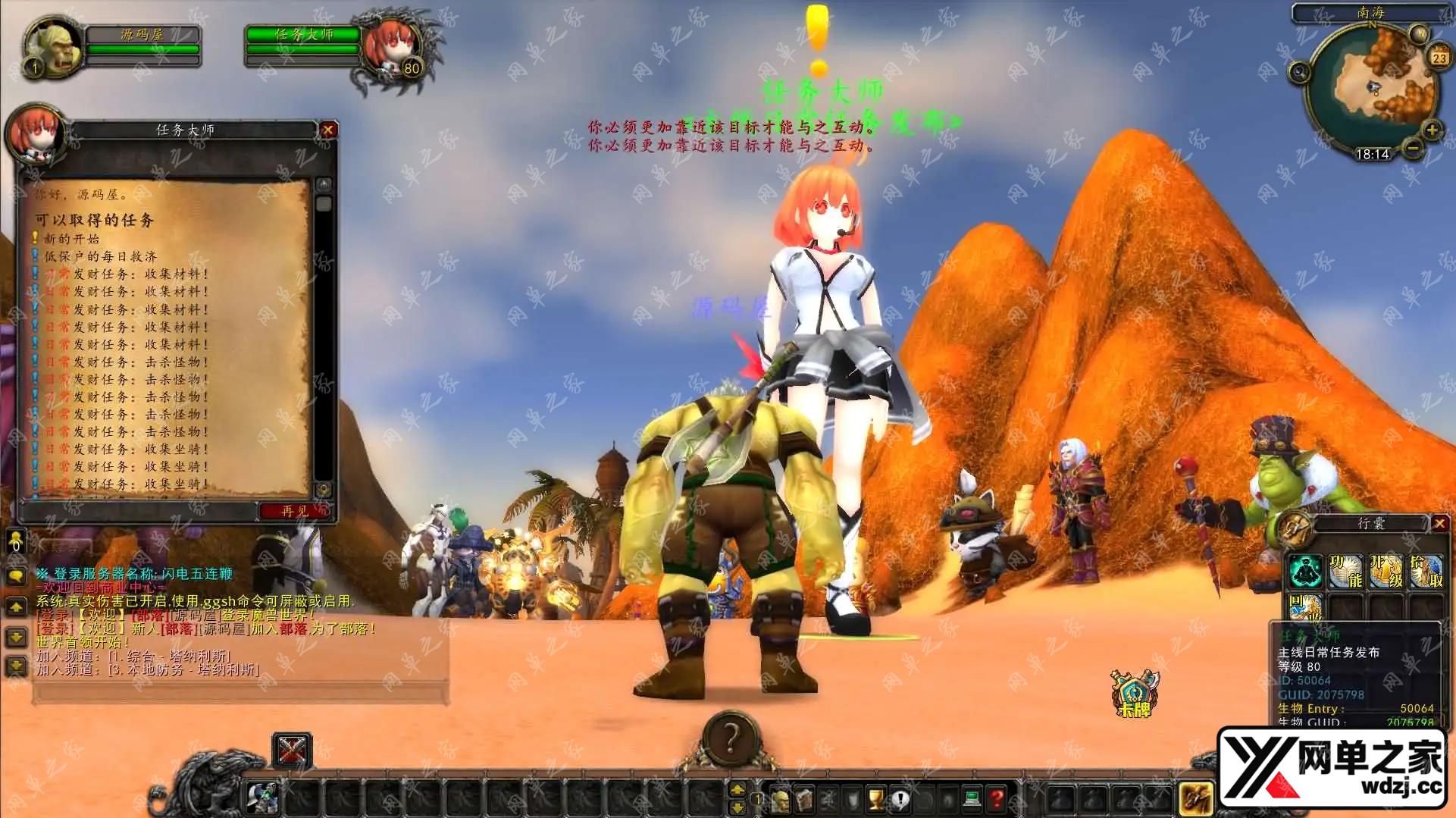The image size is (1456, 818).
Task: Open the backpack button on bag bar
Action: [x=1196, y=798]
